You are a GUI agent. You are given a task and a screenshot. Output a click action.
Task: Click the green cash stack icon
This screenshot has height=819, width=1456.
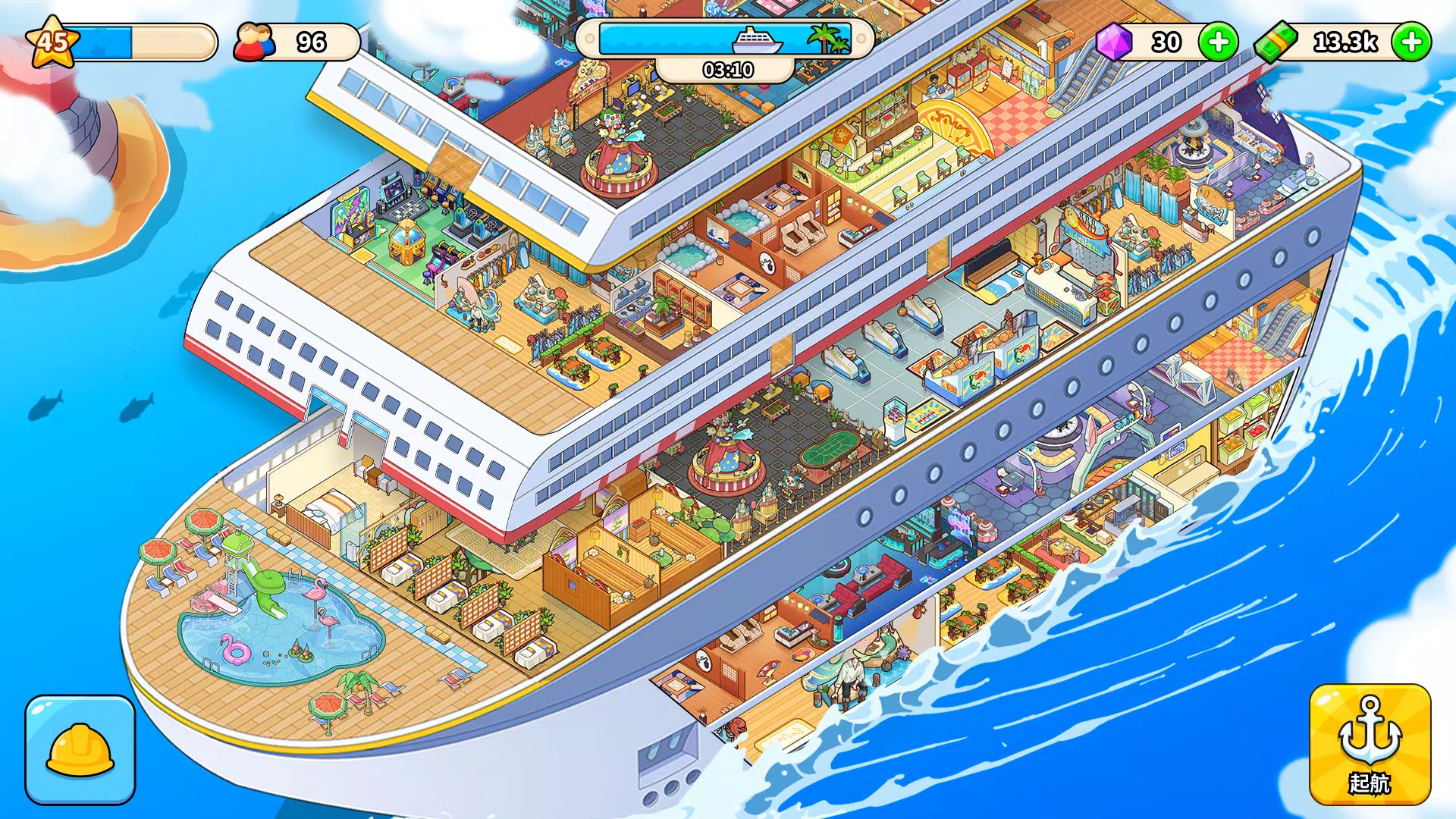[x=1276, y=43]
